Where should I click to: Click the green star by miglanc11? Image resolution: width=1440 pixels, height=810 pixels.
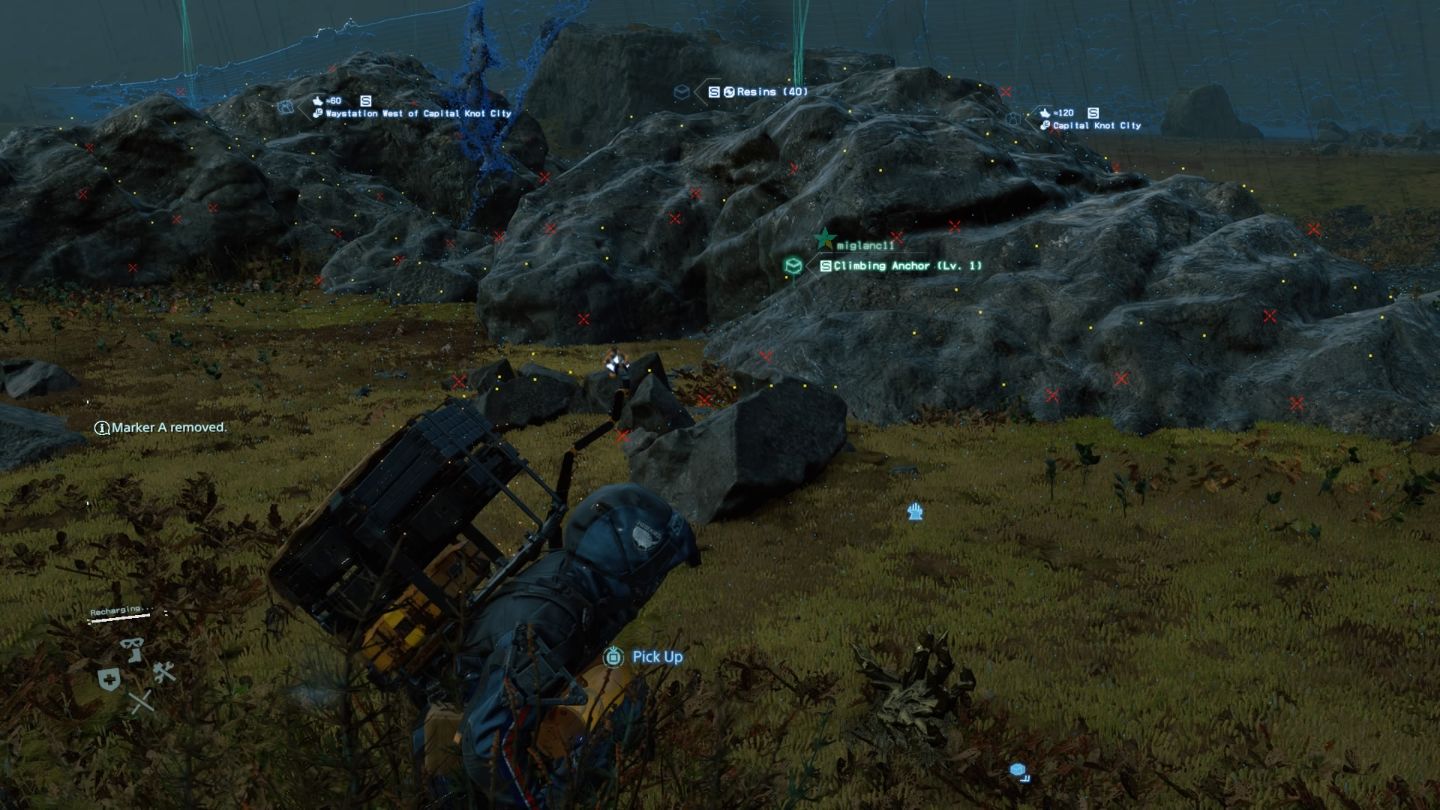click(x=824, y=239)
